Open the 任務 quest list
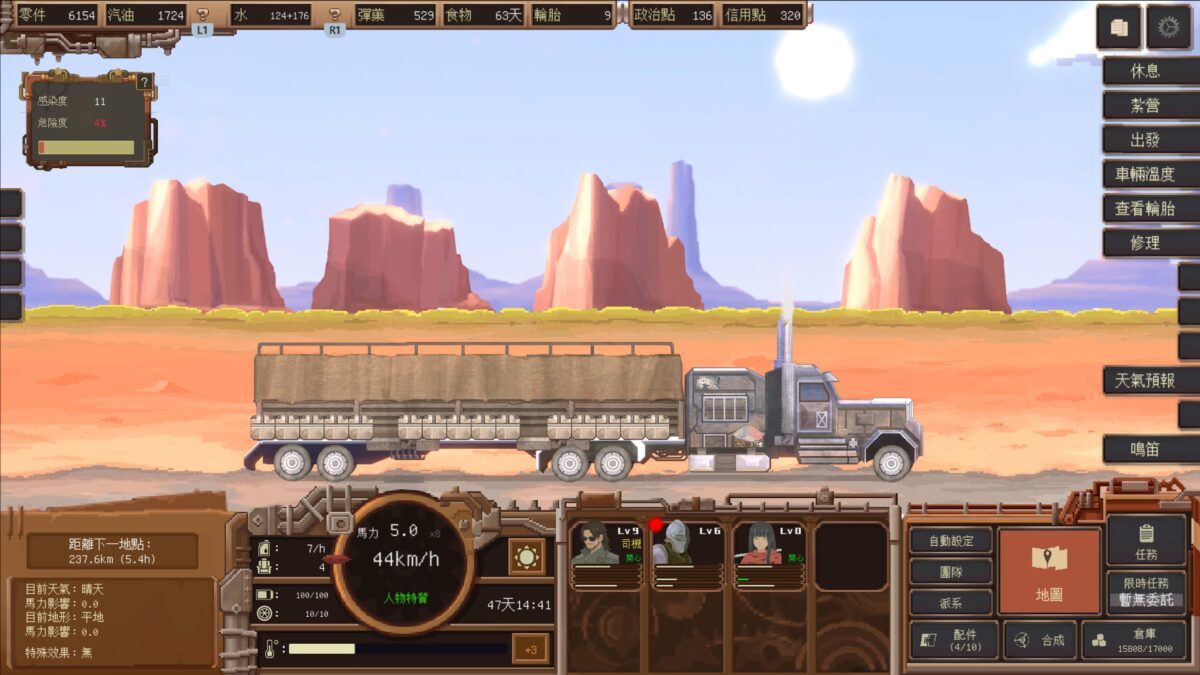This screenshot has width=1200, height=675. [1146, 540]
